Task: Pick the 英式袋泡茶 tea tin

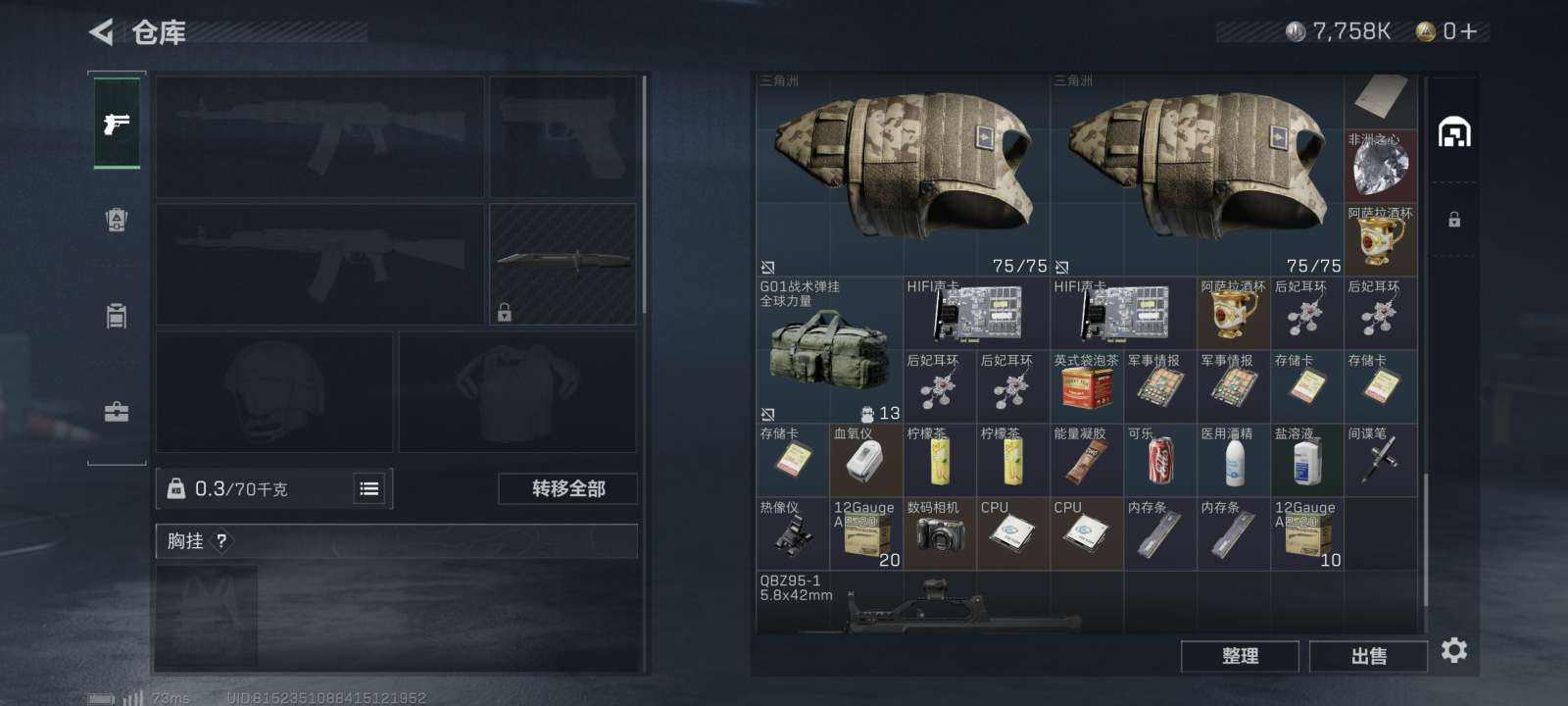Action: point(1086,386)
